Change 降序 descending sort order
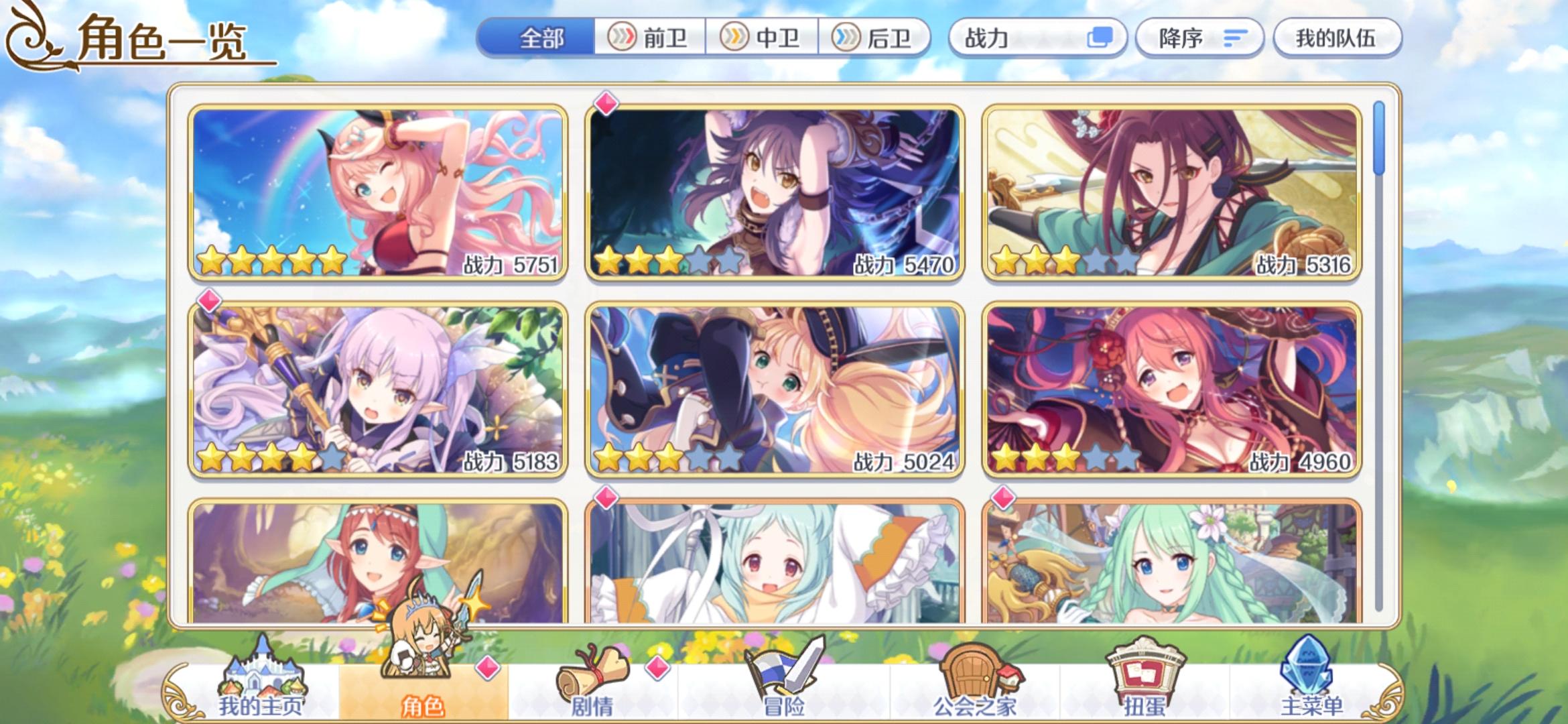Image resolution: width=1568 pixels, height=724 pixels. click(1199, 38)
